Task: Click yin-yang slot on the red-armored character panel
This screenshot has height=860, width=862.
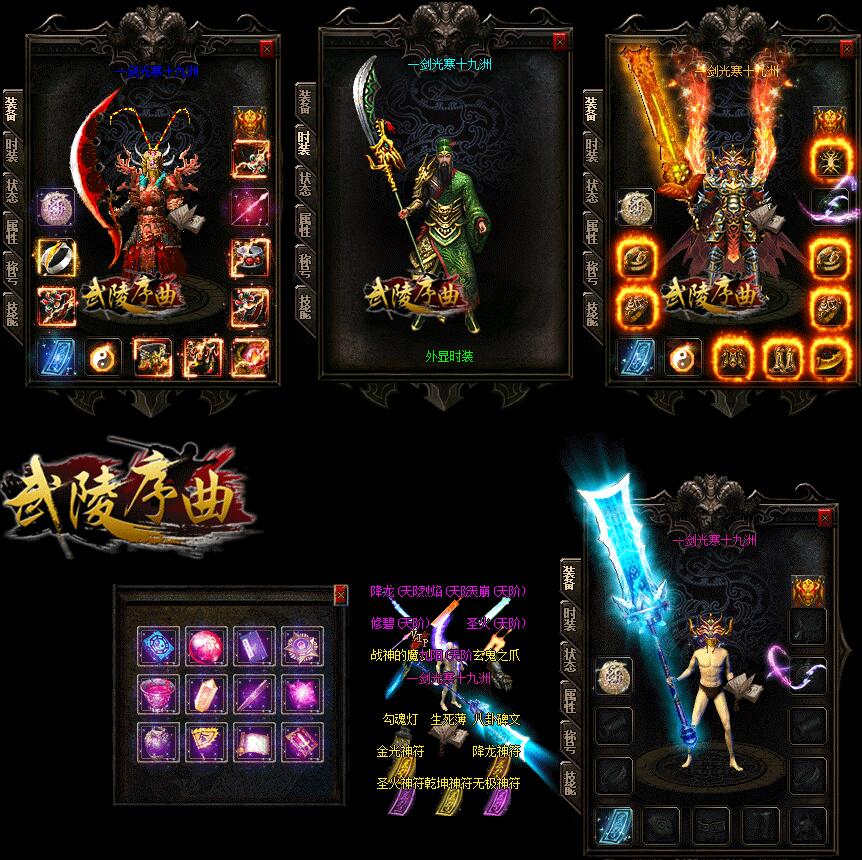Action: 102,356
